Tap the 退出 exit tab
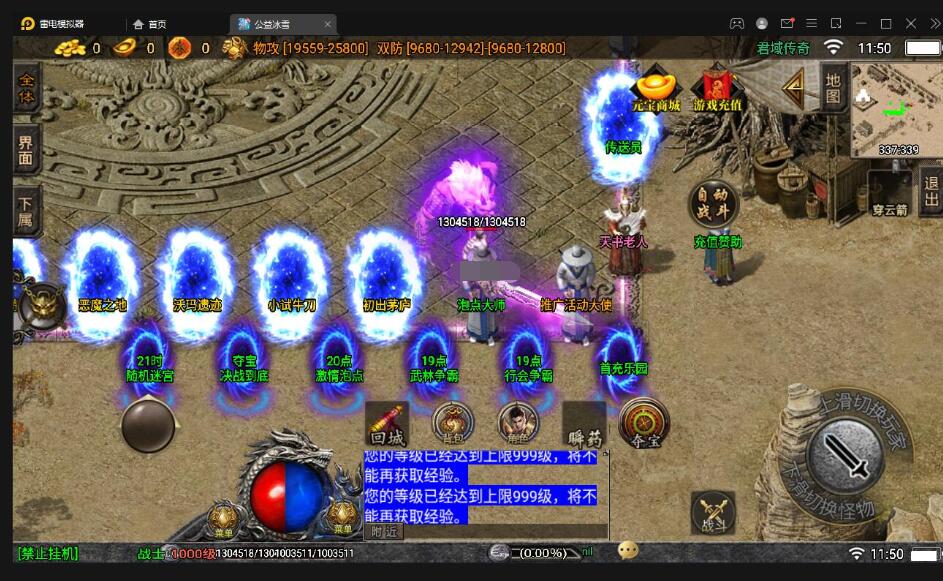Viewport: 943px width, 581px height. click(931, 191)
